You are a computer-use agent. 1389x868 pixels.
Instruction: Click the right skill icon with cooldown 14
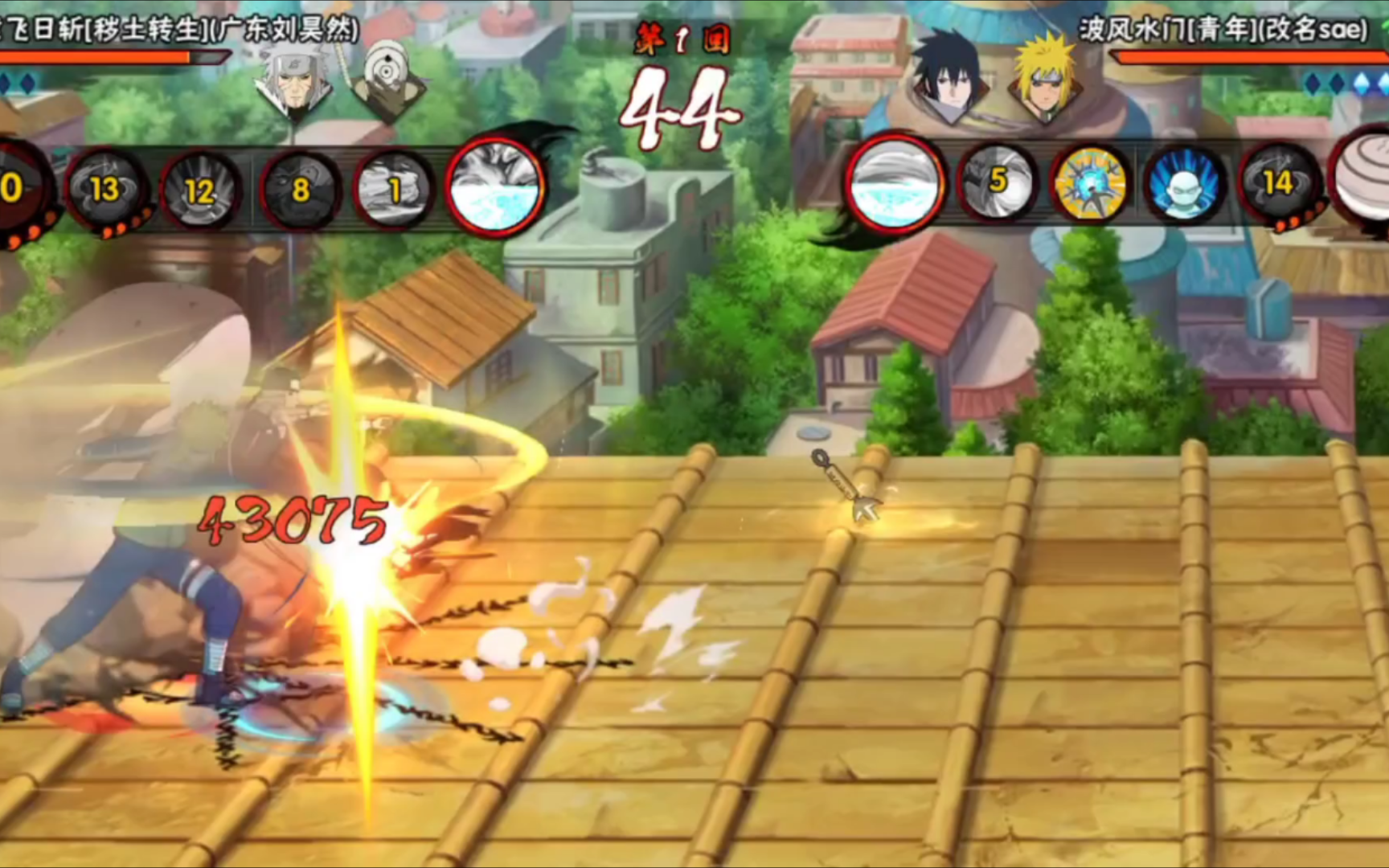coord(1278,184)
